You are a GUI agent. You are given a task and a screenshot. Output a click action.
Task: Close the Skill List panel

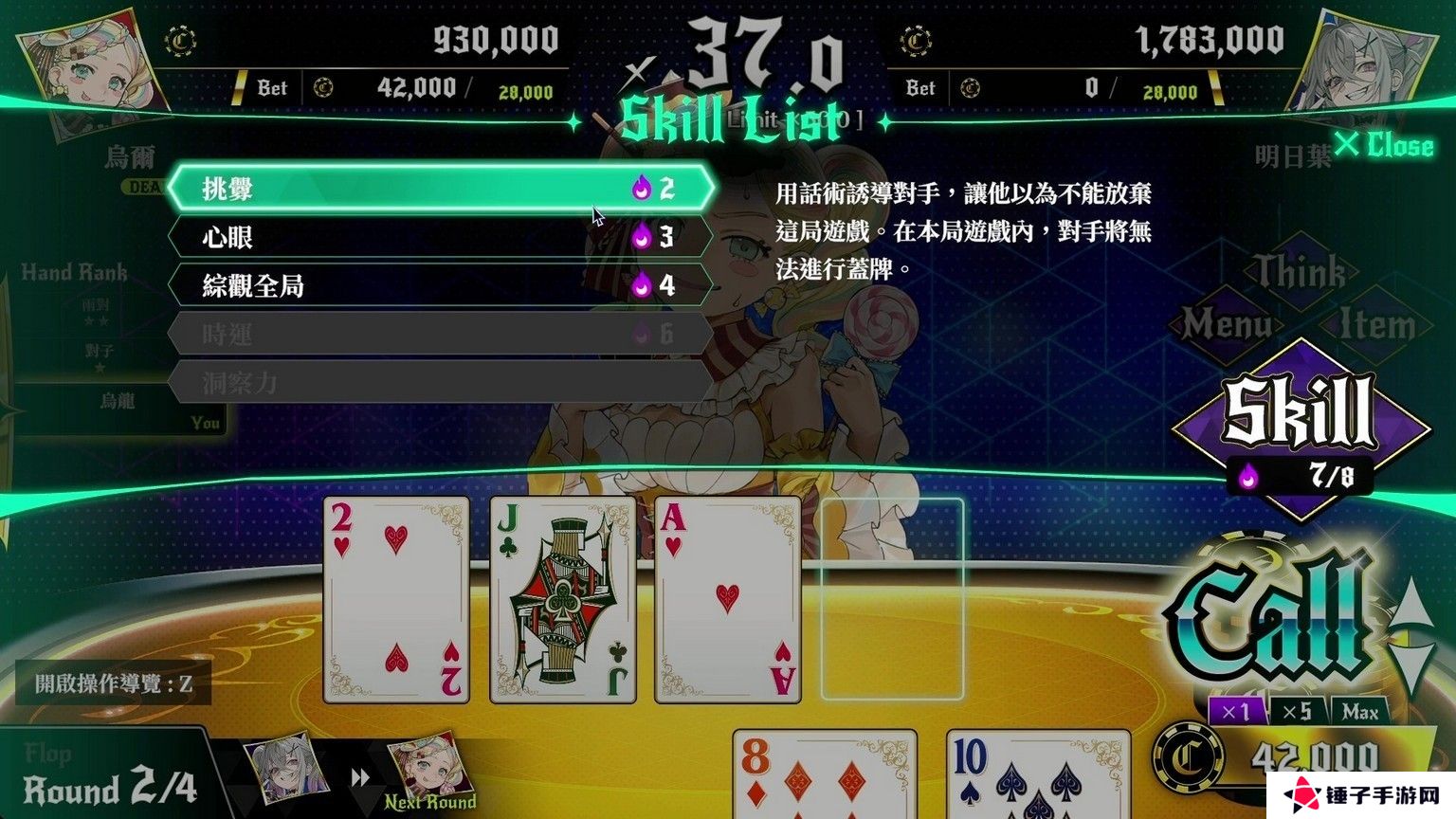(x=1385, y=145)
